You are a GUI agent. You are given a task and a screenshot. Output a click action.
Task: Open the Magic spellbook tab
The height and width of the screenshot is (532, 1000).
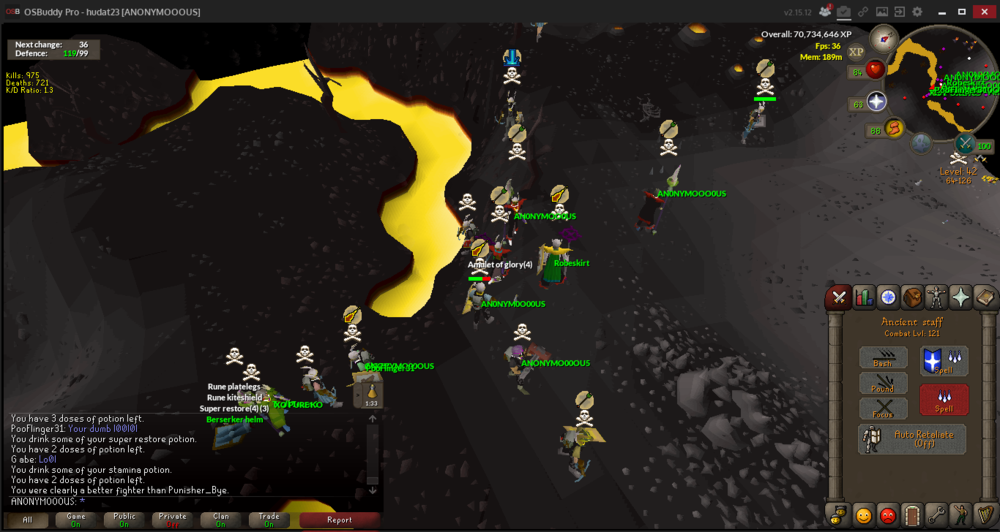pos(985,297)
